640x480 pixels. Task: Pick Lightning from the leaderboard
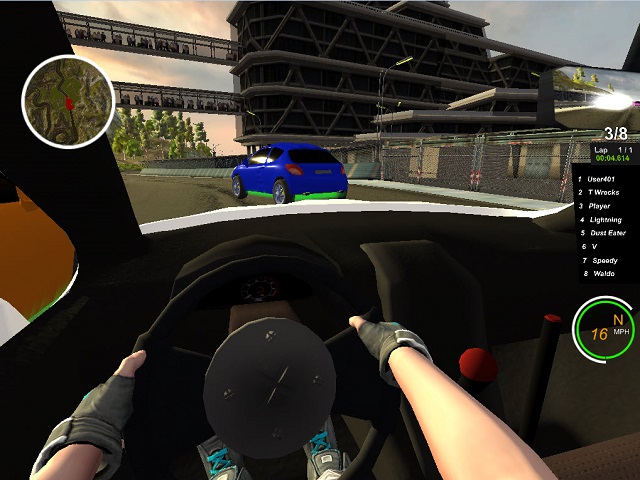[x=607, y=219]
